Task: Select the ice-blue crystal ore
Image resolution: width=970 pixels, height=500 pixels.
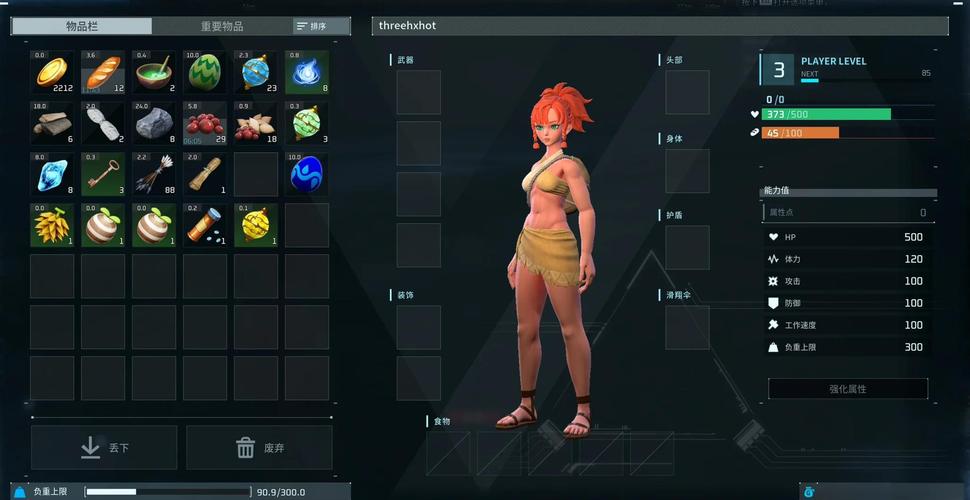Action: point(52,174)
